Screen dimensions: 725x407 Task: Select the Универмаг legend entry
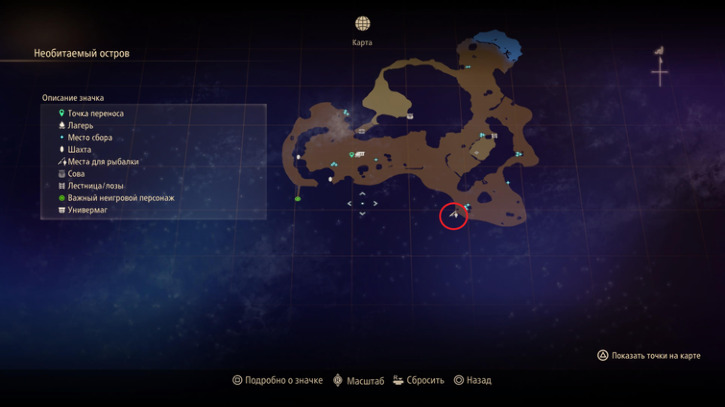click(x=88, y=210)
